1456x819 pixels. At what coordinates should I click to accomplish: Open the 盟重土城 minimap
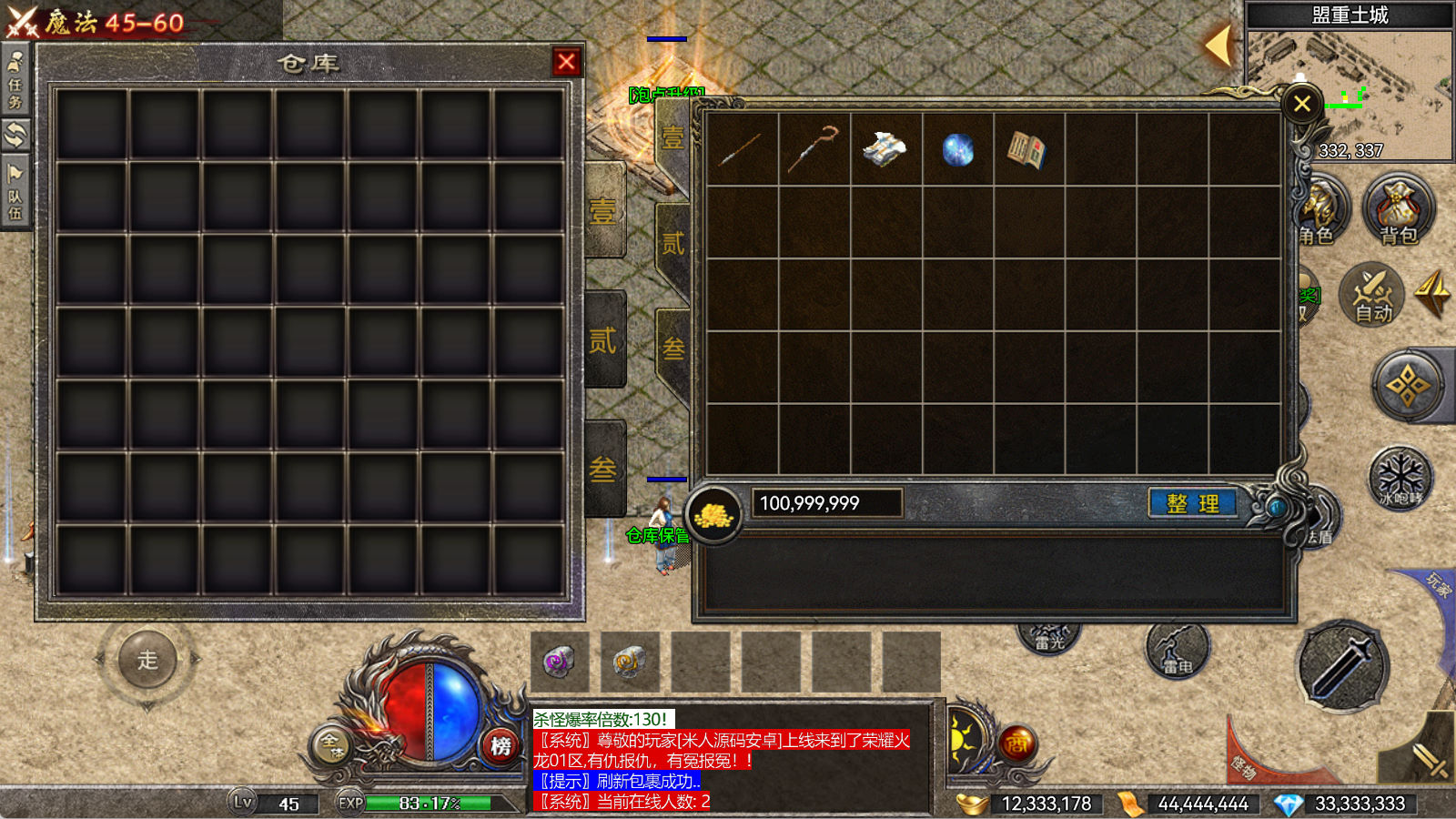point(1350,91)
